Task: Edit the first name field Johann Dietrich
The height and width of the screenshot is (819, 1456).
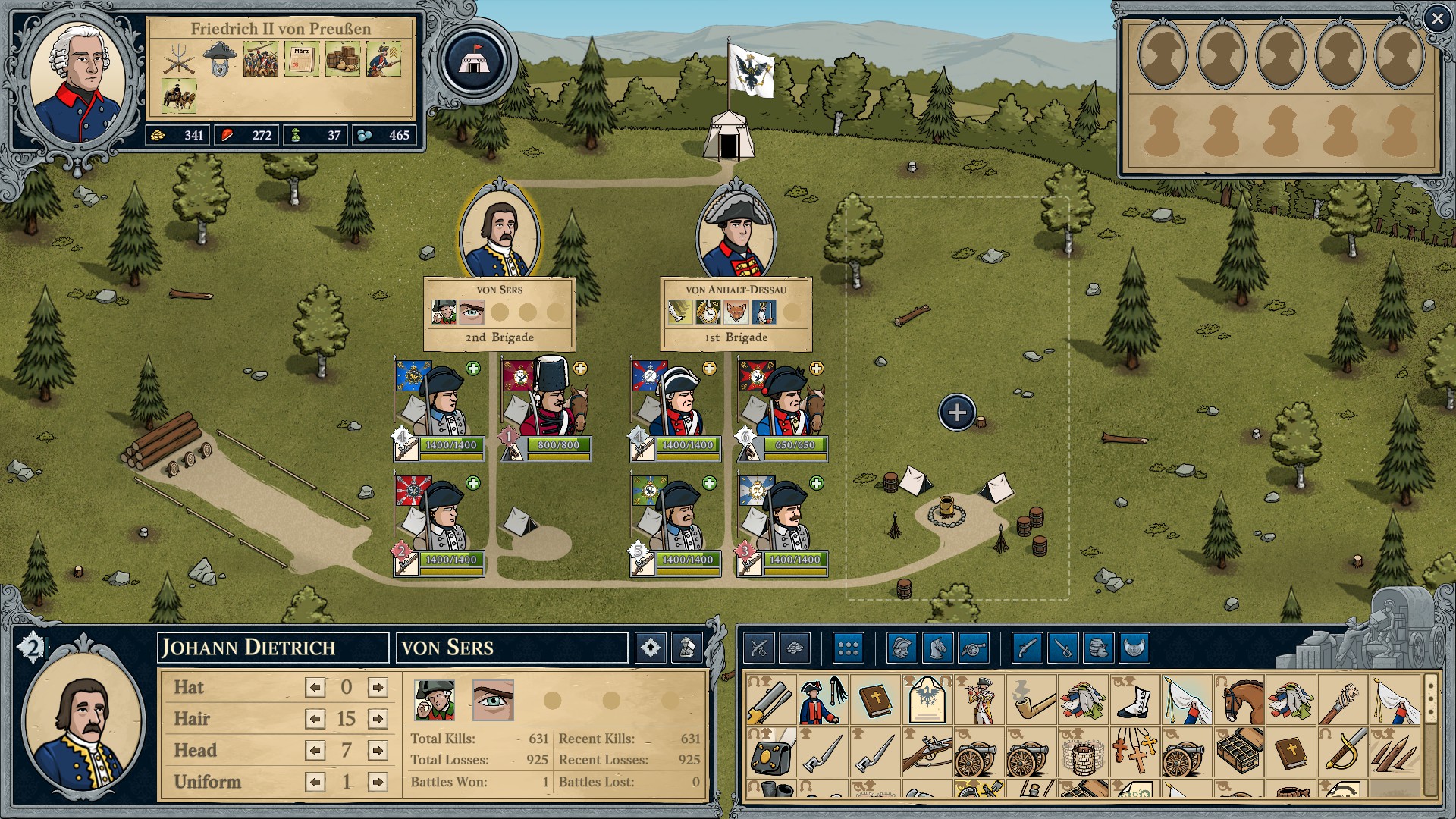Action: (x=273, y=648)
